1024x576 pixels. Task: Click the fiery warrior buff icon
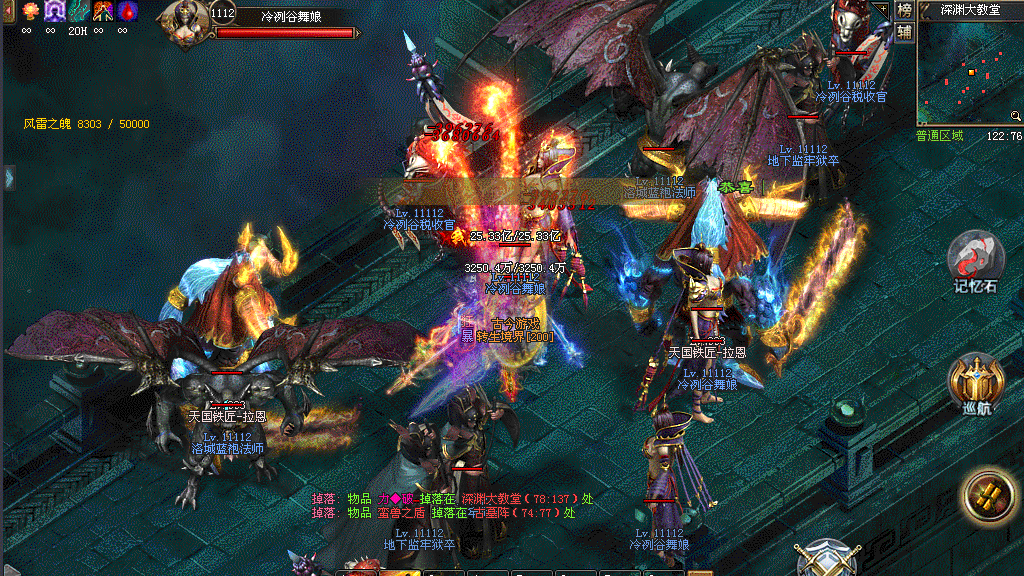click(x=103, y=11)
